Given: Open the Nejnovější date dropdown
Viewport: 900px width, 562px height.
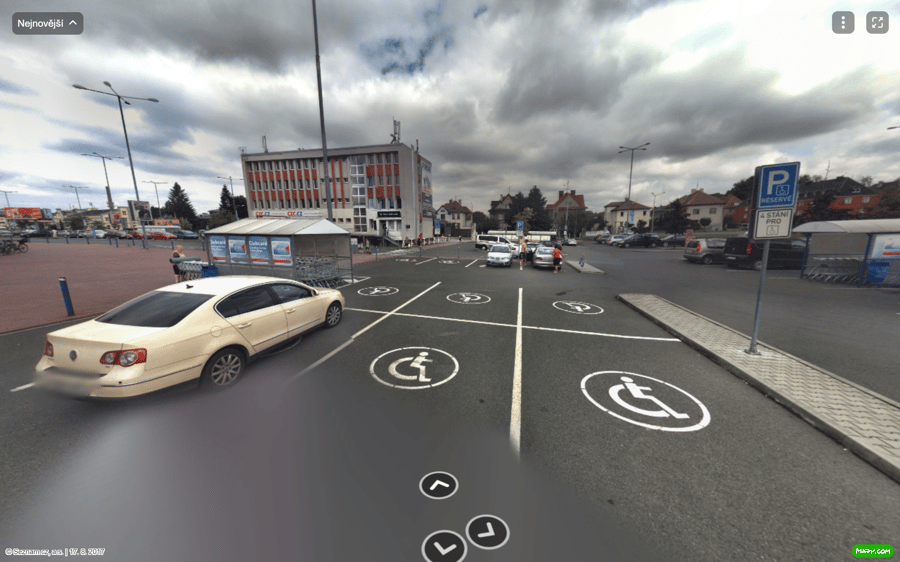Looking at the screenshot, I should coord(47,23).
